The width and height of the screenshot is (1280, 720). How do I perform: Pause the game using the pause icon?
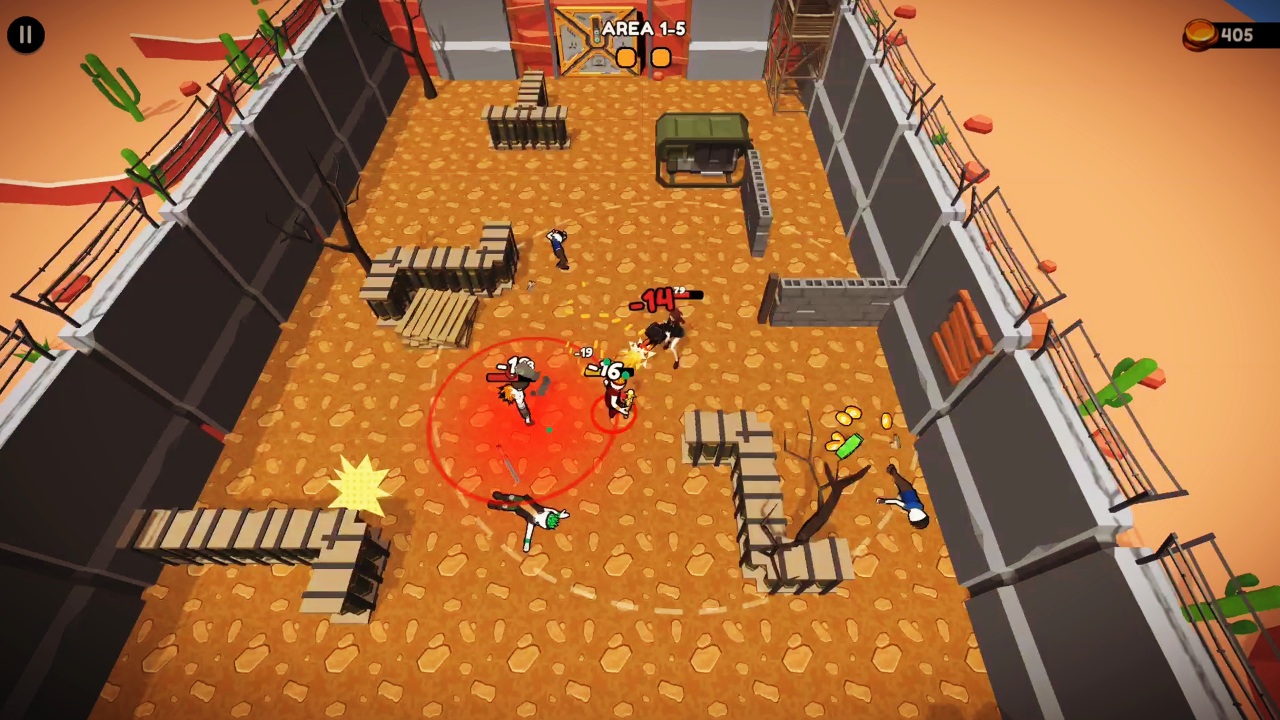25,34
